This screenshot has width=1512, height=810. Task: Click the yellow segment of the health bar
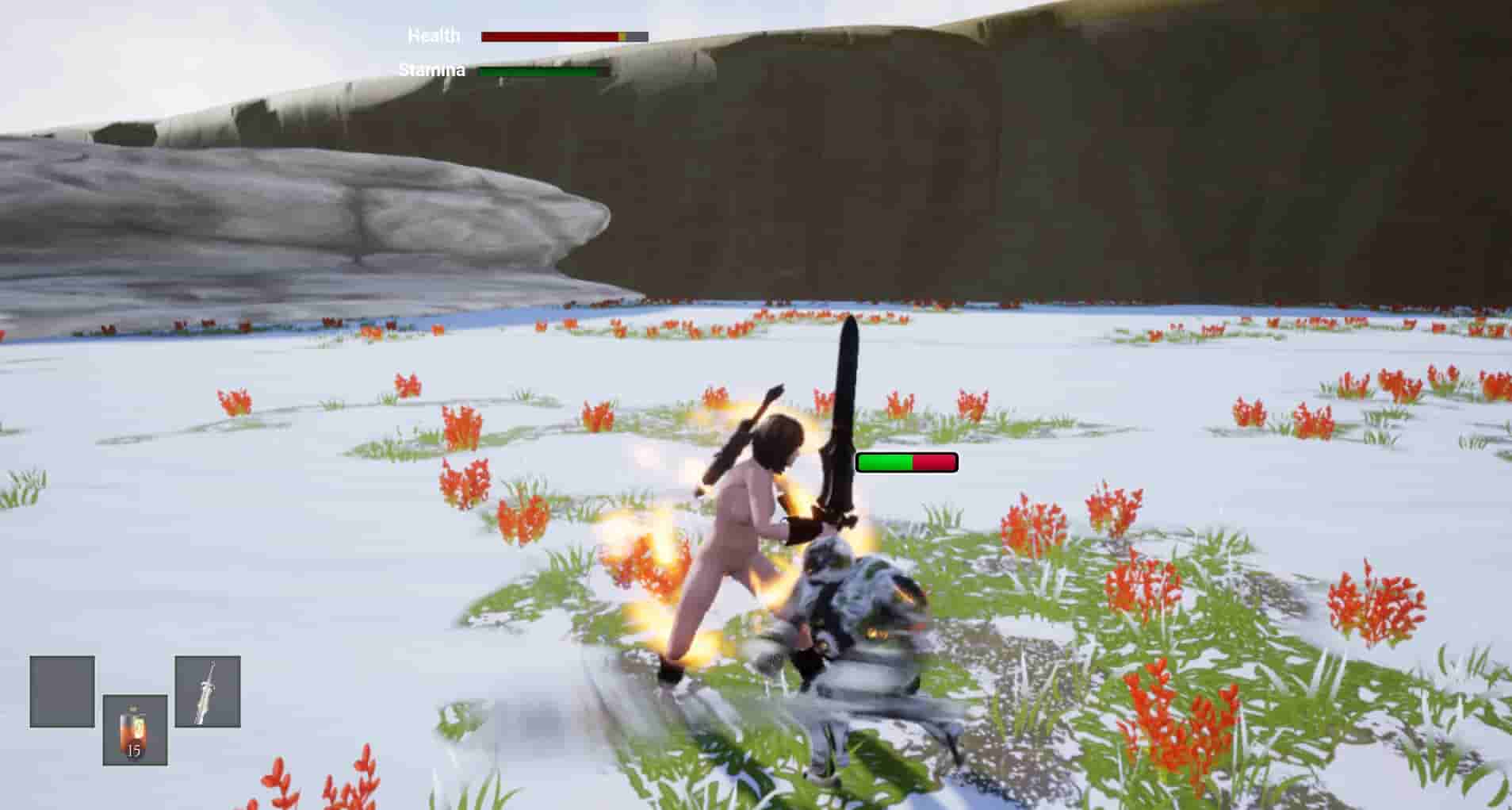tap(622, 35)
